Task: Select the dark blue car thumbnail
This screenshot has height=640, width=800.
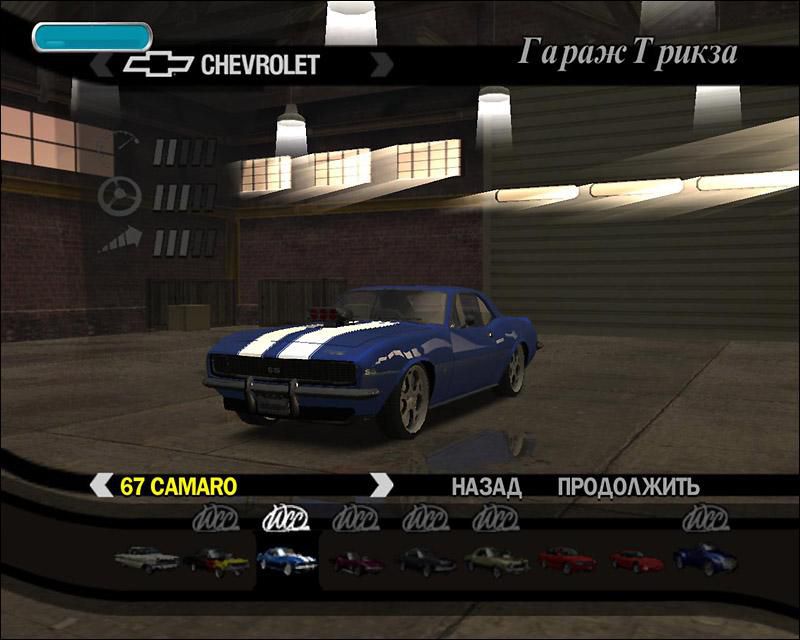Action: pos(706,558)
